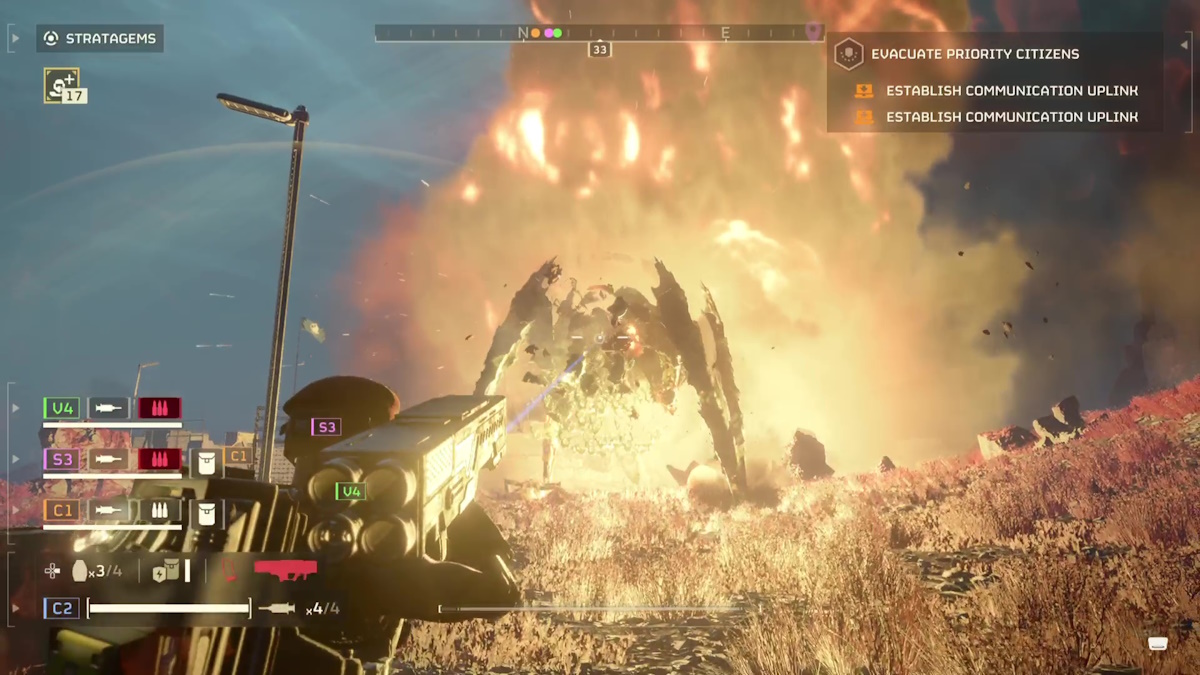The width and height of the screenshot is (1200, 675).
Task: Select squadmate V4 tag in squad list
Action: (x=62, y=408)
